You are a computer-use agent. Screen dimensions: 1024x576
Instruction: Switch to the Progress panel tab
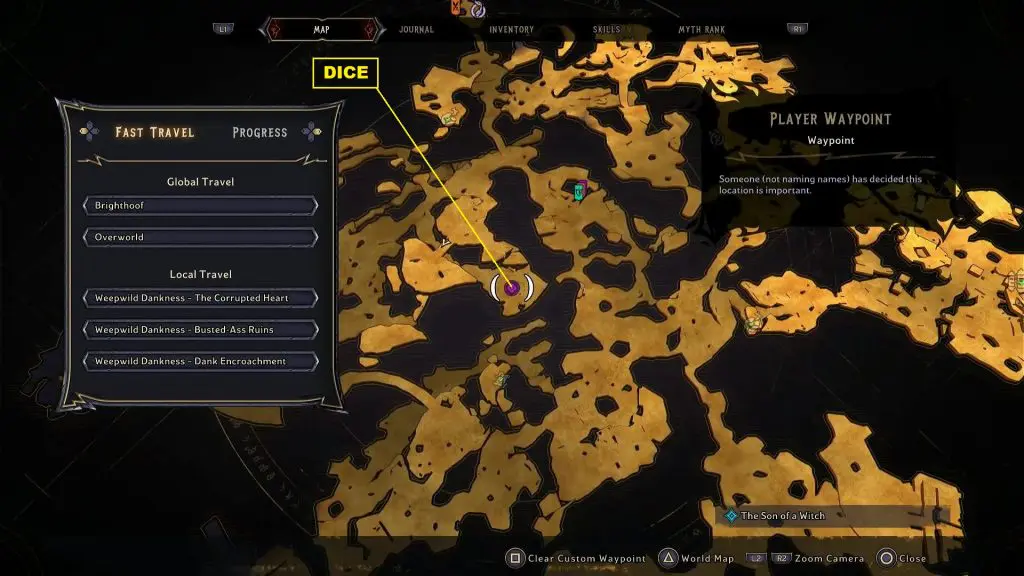tap(259, 132)
